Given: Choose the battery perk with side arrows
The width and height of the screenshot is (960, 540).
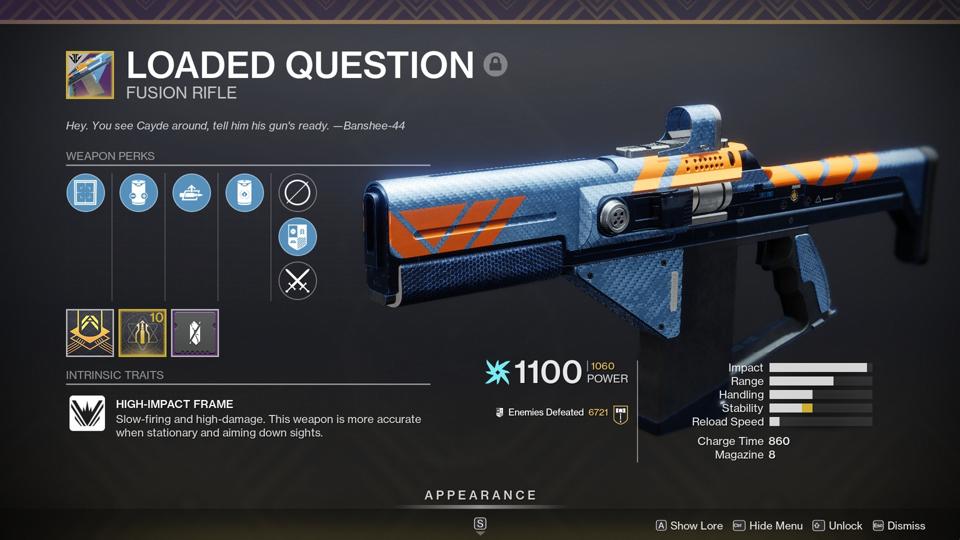Looking at the screenshot, I should 139,192.
